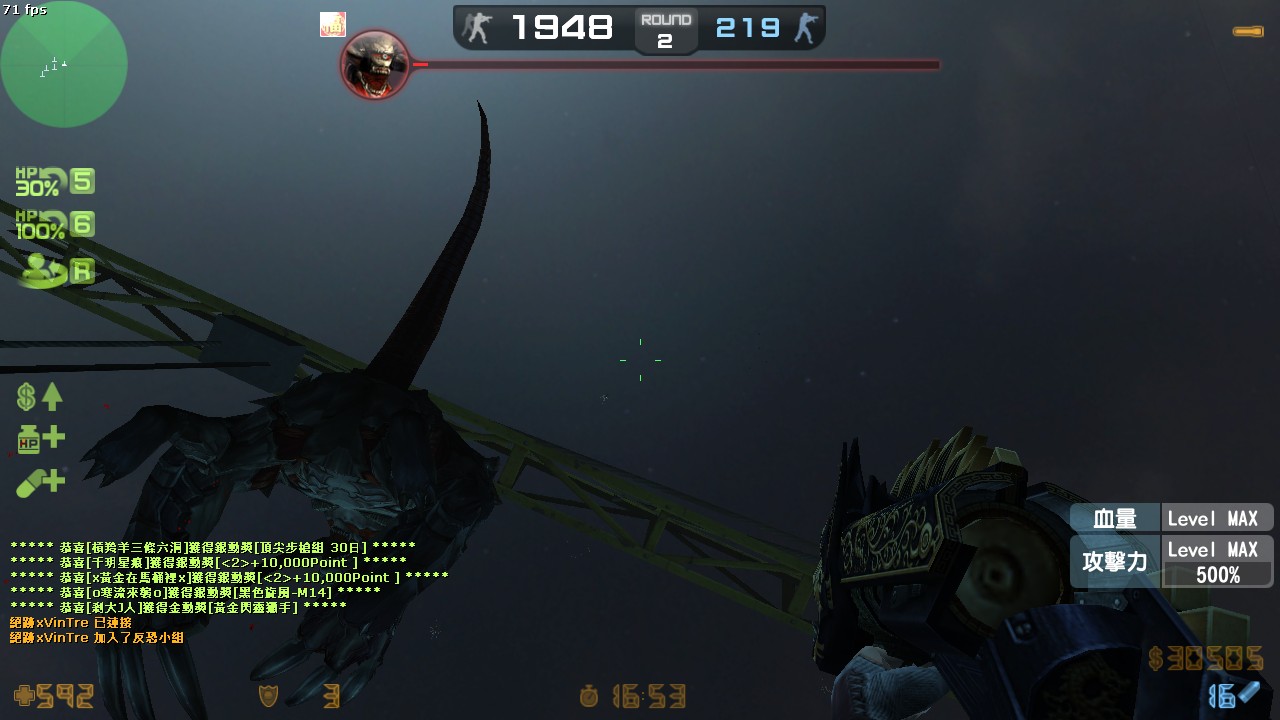Click the boss monster portrait

coord(375,65)
